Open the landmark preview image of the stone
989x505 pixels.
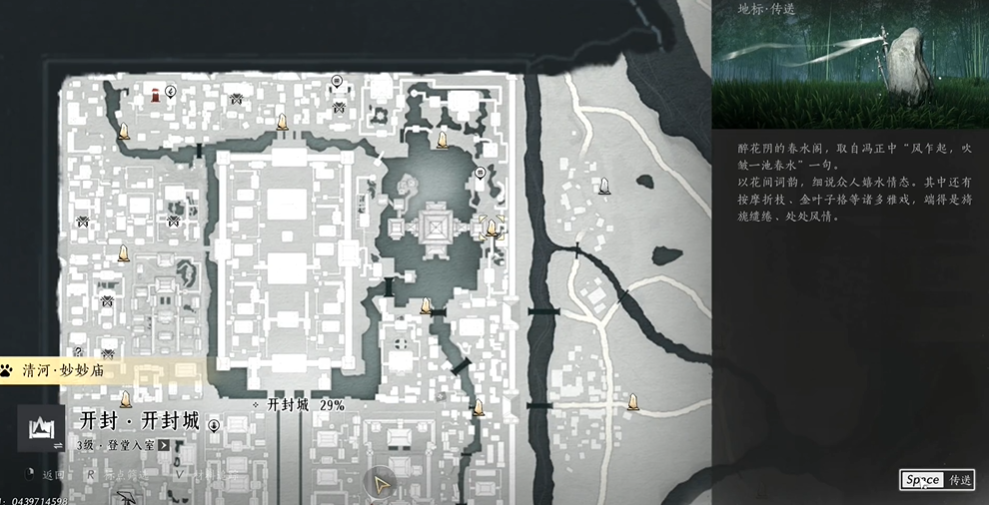[x=850, y=64]
